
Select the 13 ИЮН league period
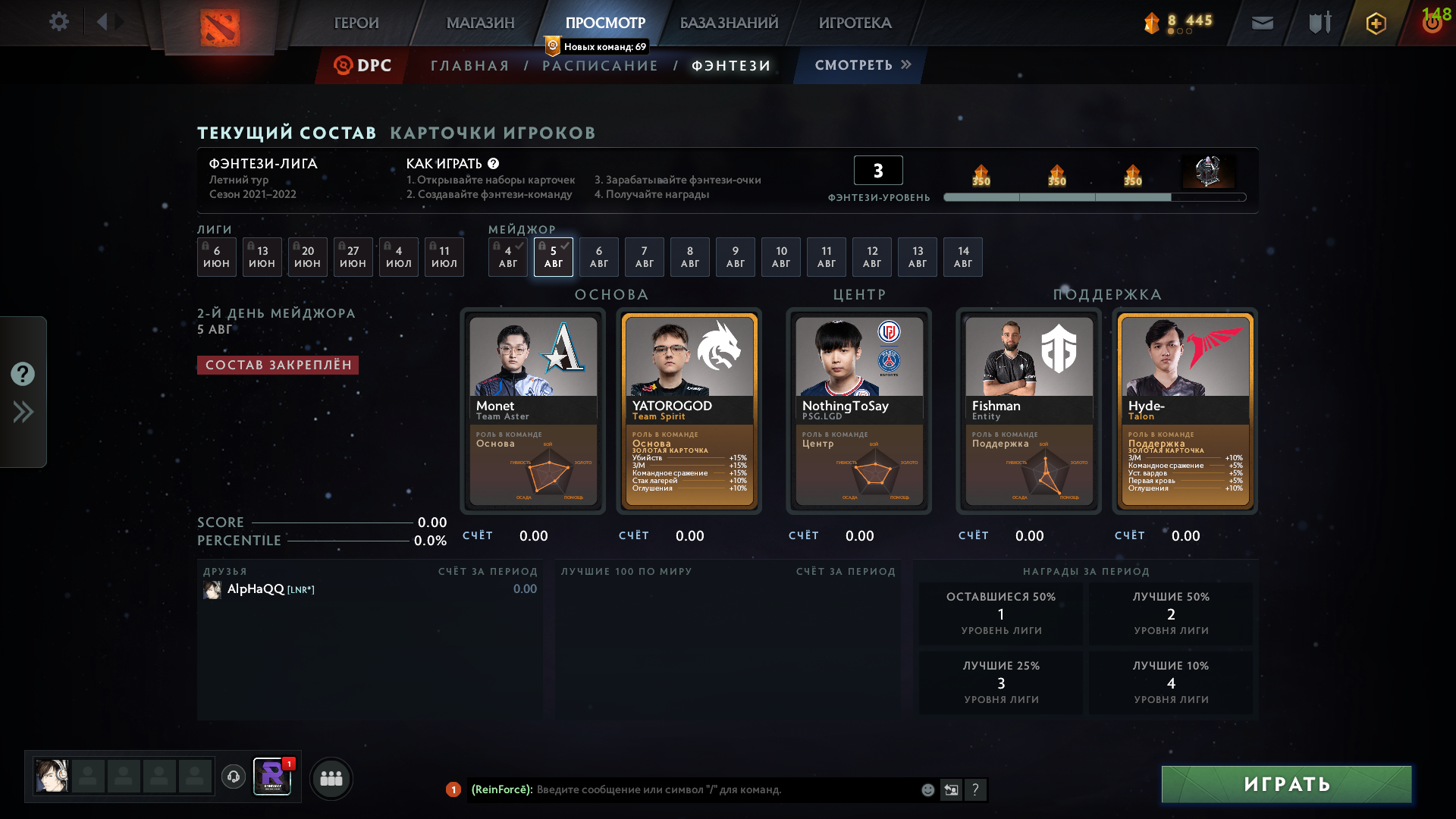pyautogui.click(x=262, y=257)
